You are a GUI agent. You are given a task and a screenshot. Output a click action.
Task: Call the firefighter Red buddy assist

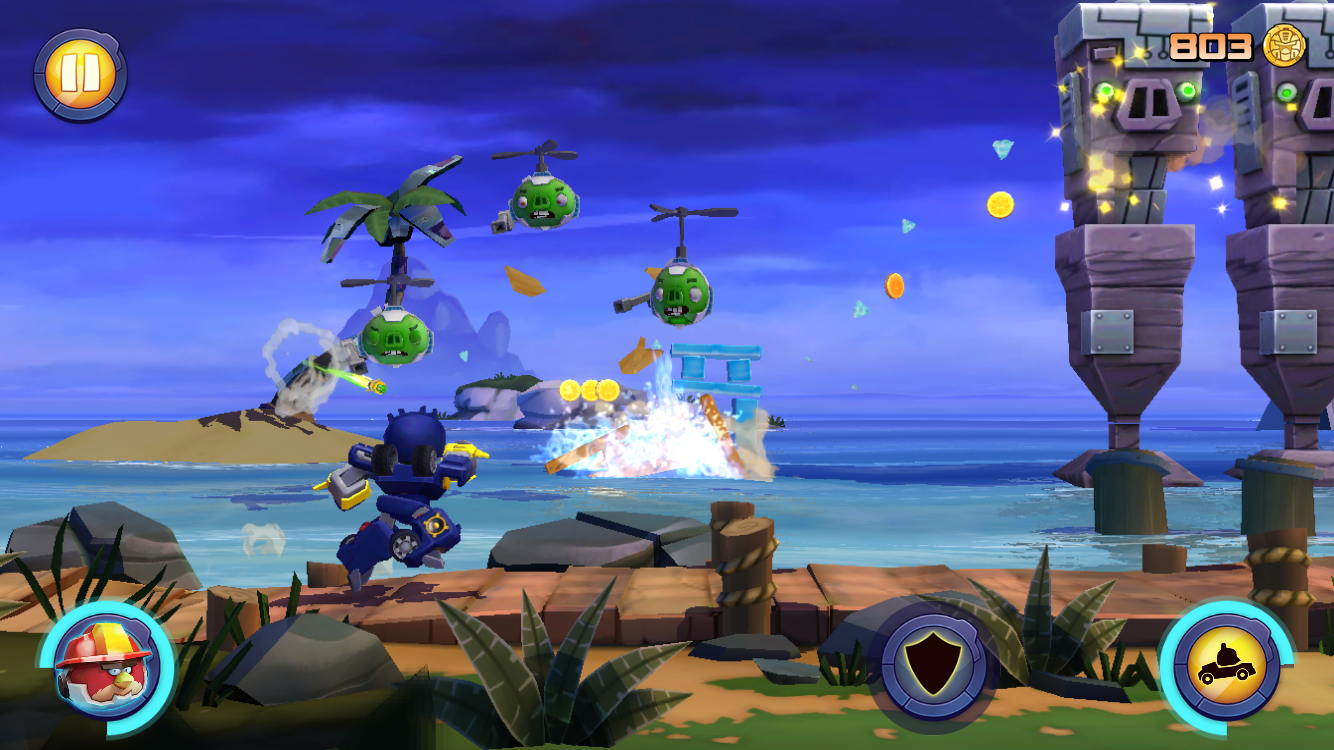pyautogui.click(x=104, y=664)
